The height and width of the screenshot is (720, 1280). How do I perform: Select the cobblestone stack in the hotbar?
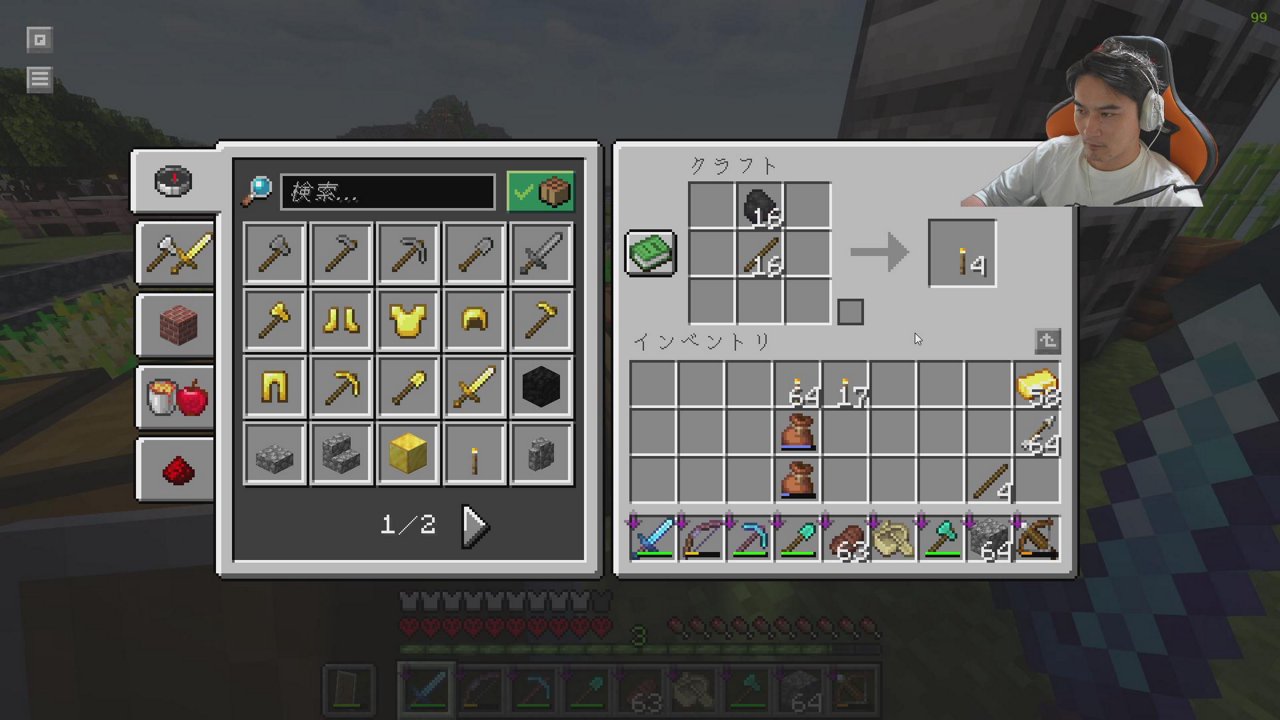point(989,539)
